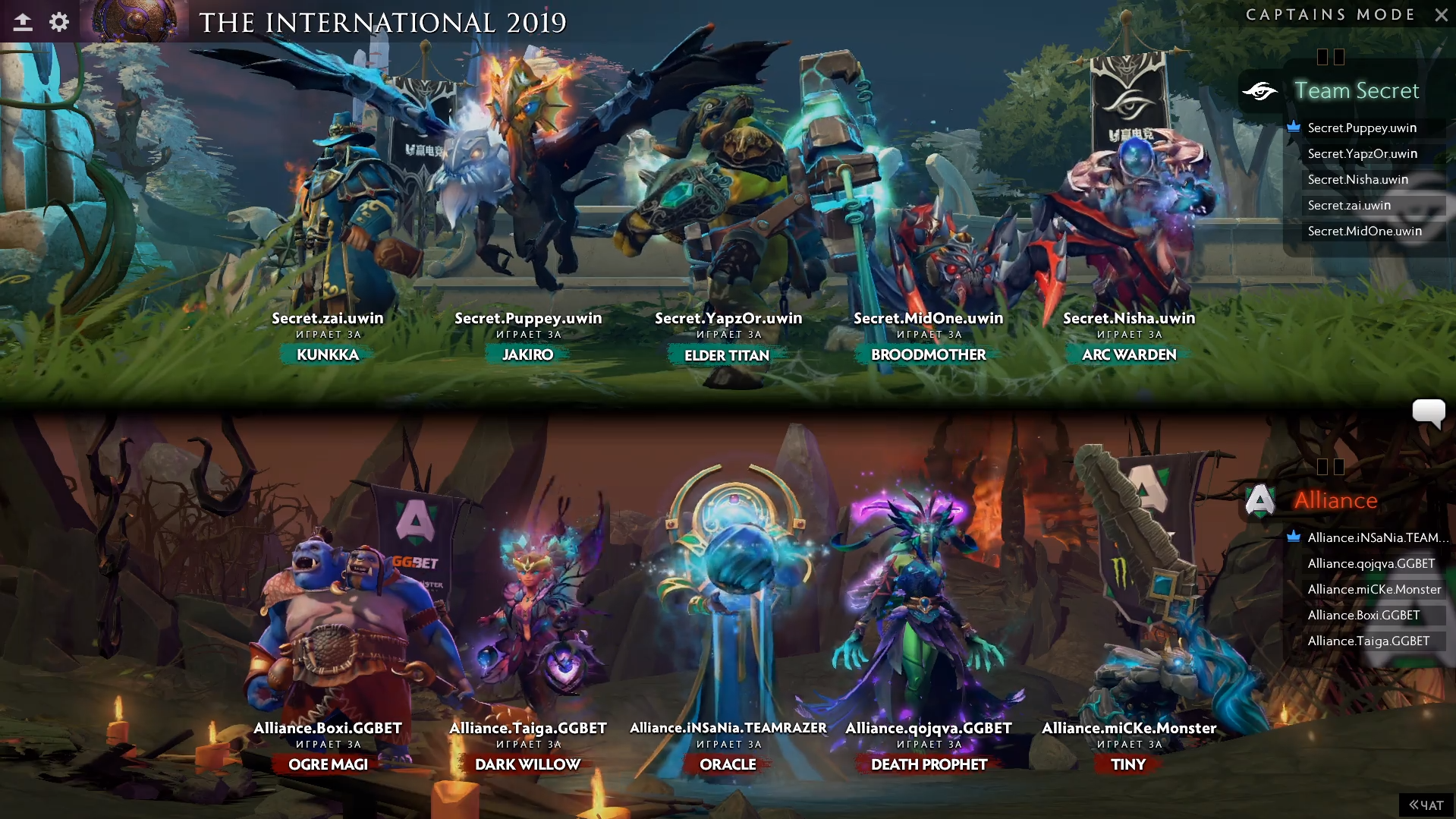Open the settings gear icon
Screen dimensions: 1456x819
pos(59,22)
